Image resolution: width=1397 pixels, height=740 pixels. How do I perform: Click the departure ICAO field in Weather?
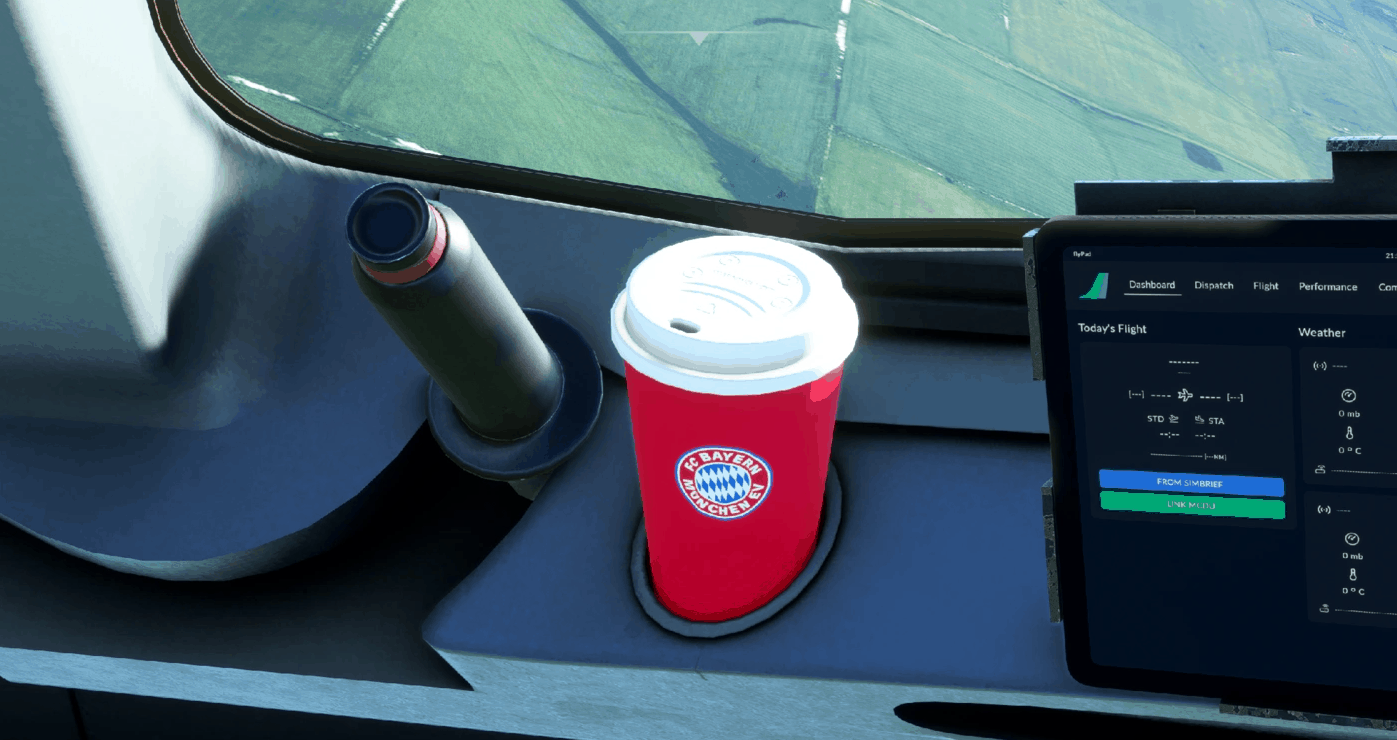pyautogui.click(x=1340, y=366)
